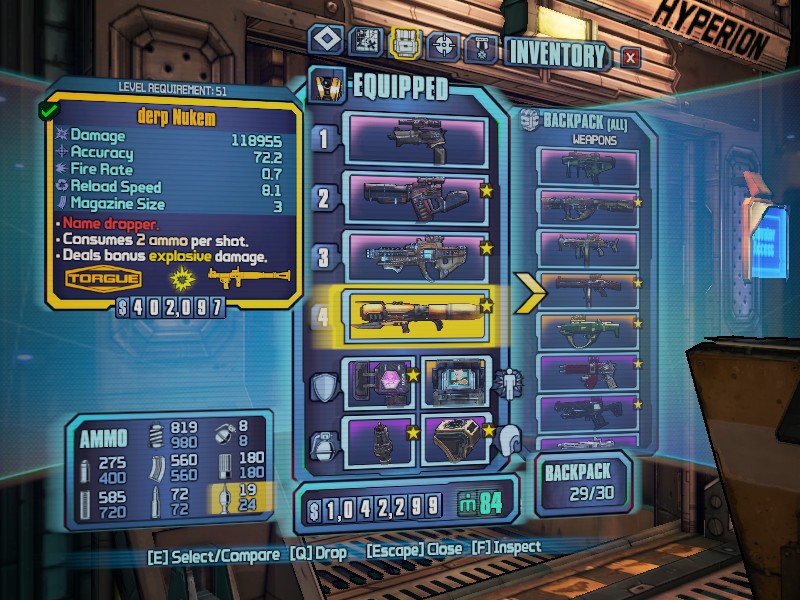Image resolution: width=800 pixels, height=600 pixels.
Task: Pick the assault rifle in equipped slot 3
Action: coord(416,254)
